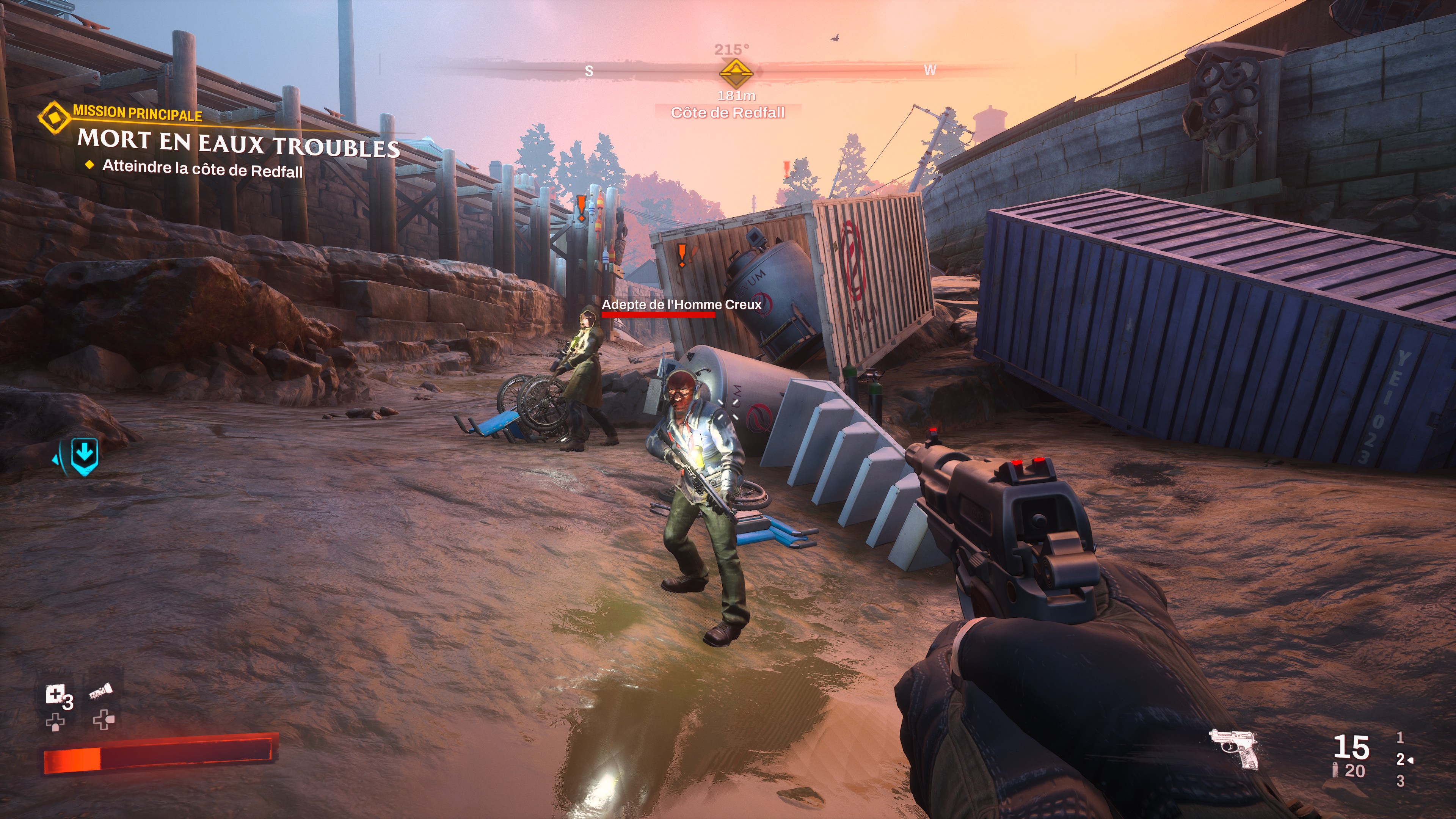Screen dimensions: 1456x819
Task: Select the equipped pistol weapon icon
Action: tap(1235, 748)
